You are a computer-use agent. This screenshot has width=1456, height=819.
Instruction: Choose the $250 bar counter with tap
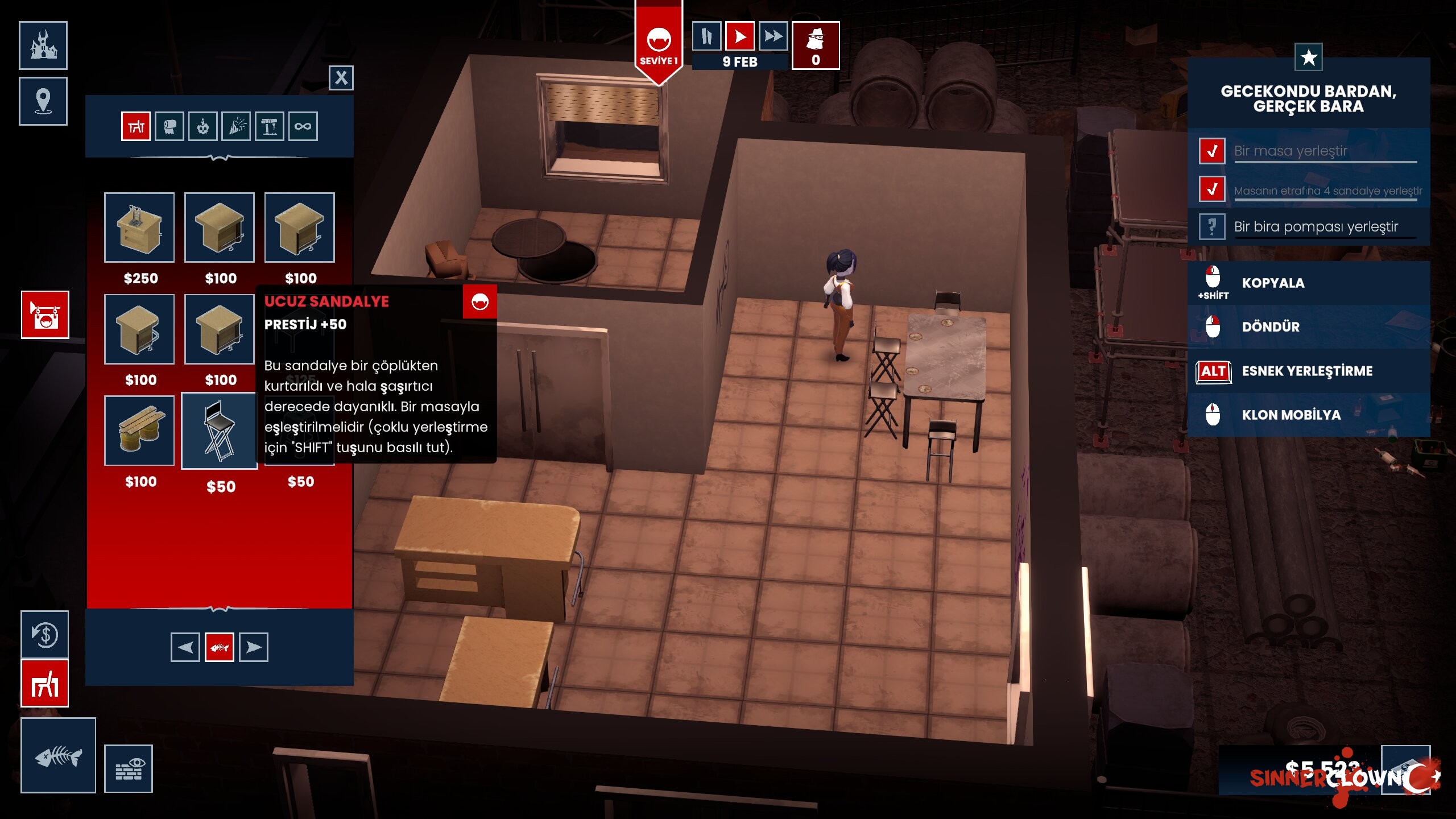click(x=139, y=227)
